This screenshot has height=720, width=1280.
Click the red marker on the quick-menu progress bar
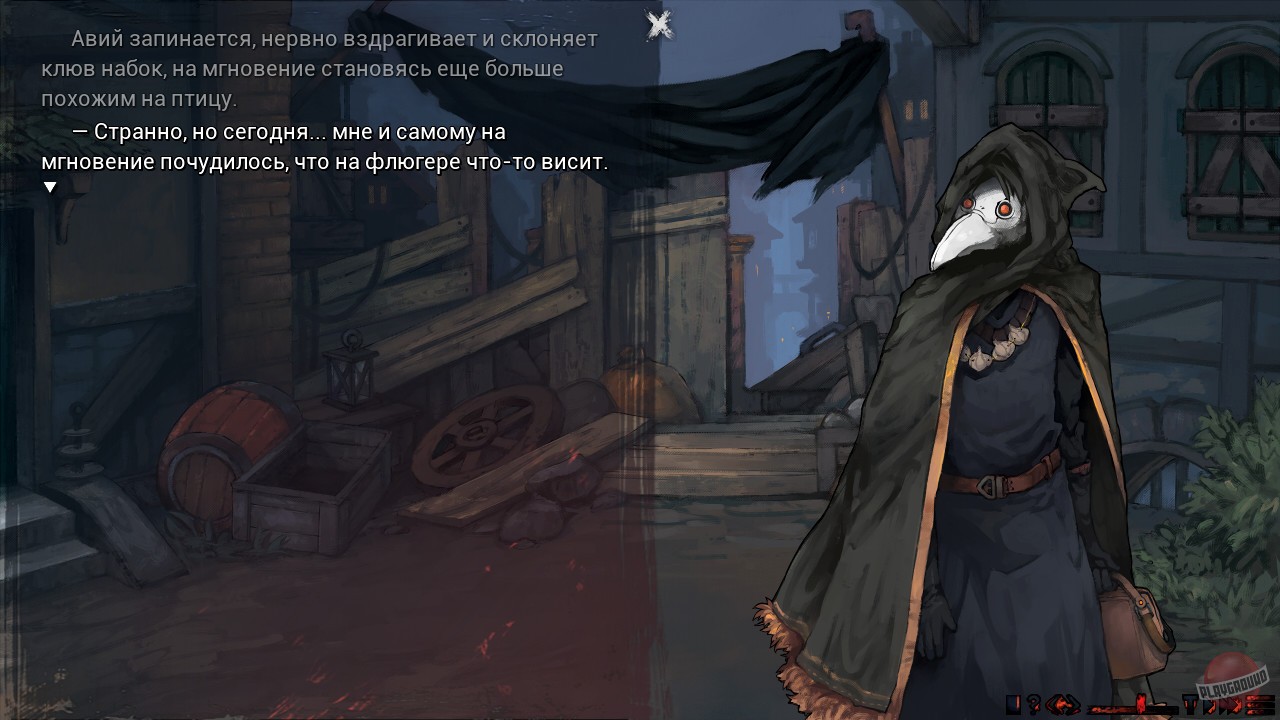(1140, 706)
